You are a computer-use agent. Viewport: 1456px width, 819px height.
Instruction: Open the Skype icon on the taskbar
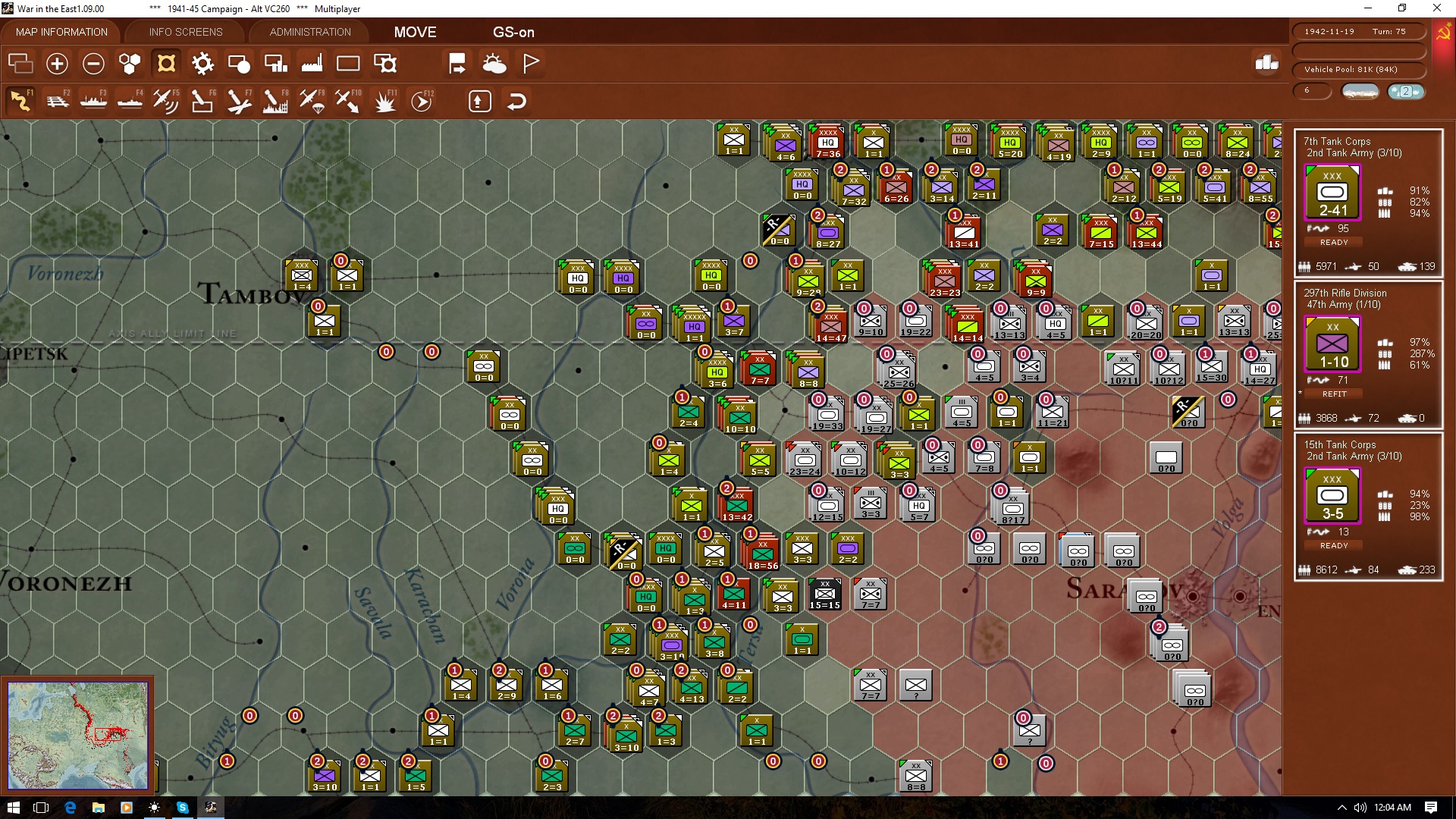(x=182, y=808)
